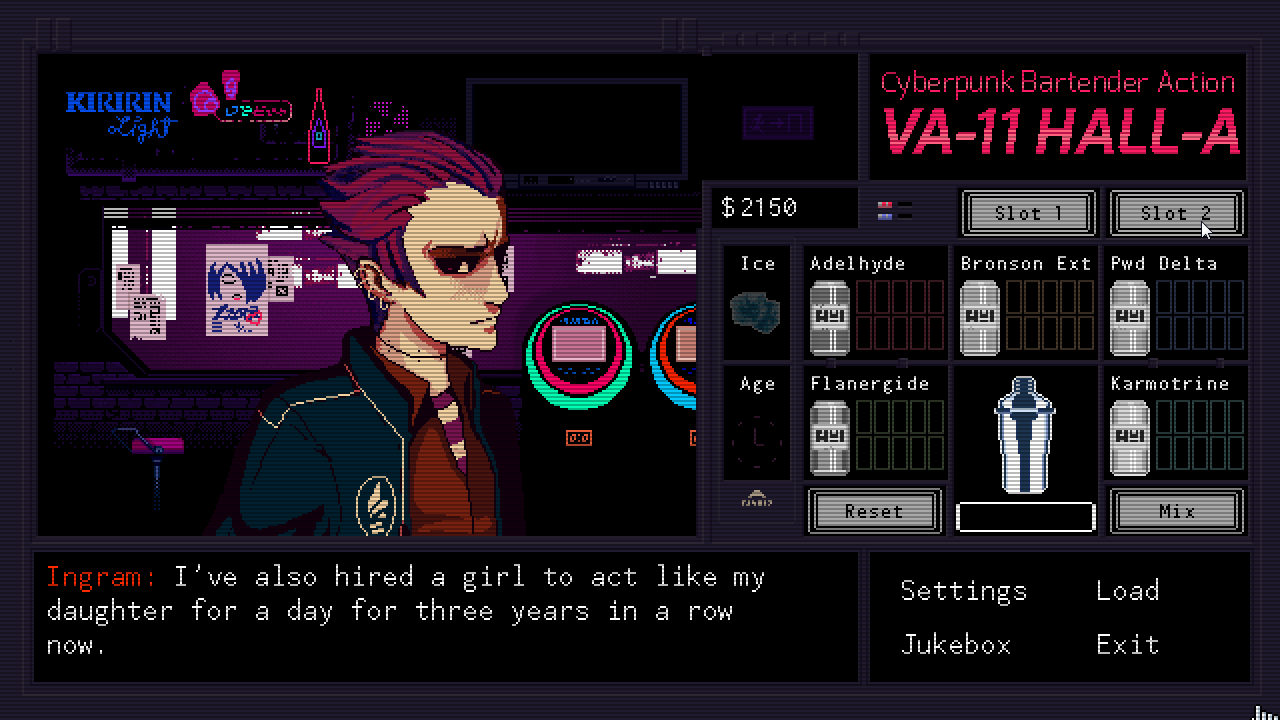Pick the Bronson Ext ingredient can

click(x=979, y=318)
